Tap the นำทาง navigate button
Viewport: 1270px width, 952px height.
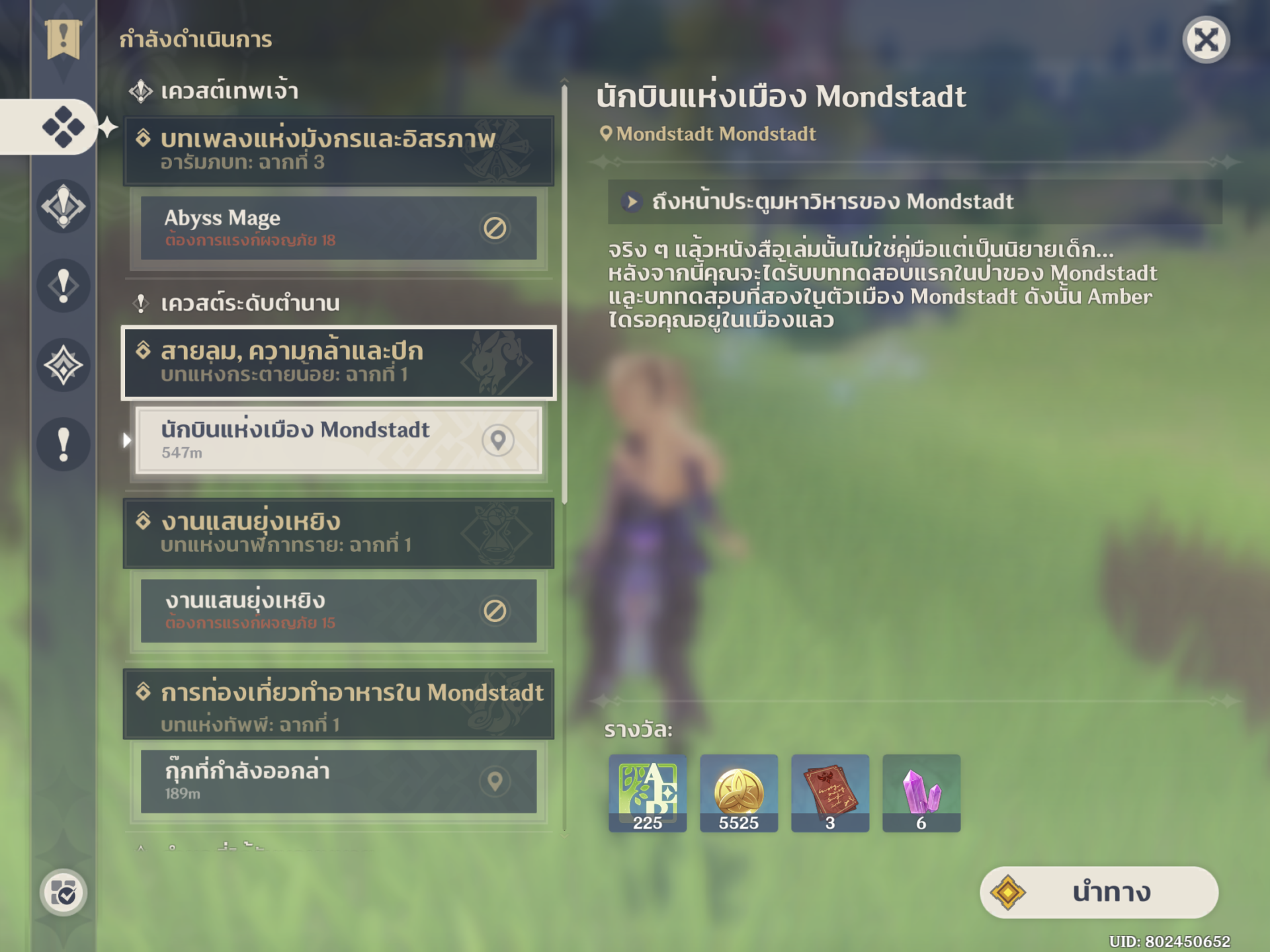(1099, 892)
